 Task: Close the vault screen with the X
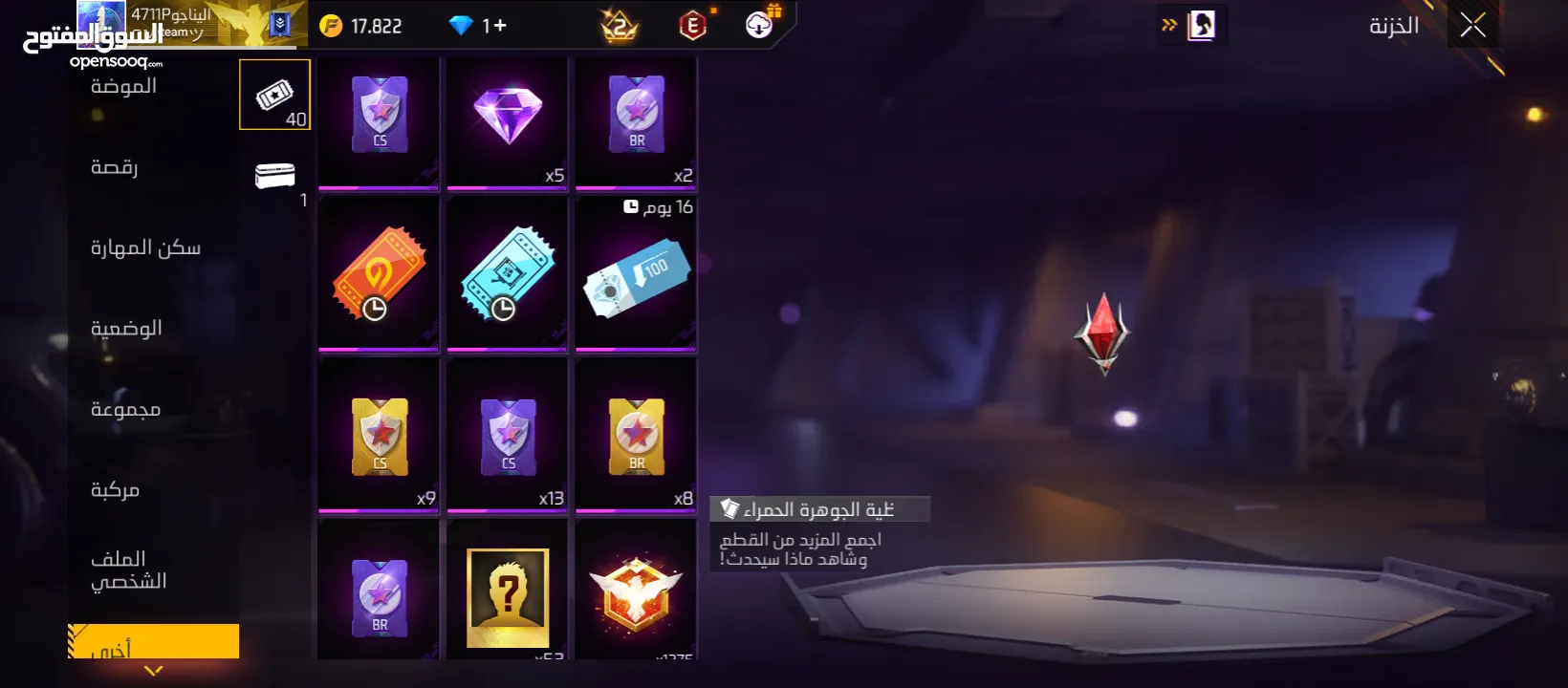click(1472, 26)
